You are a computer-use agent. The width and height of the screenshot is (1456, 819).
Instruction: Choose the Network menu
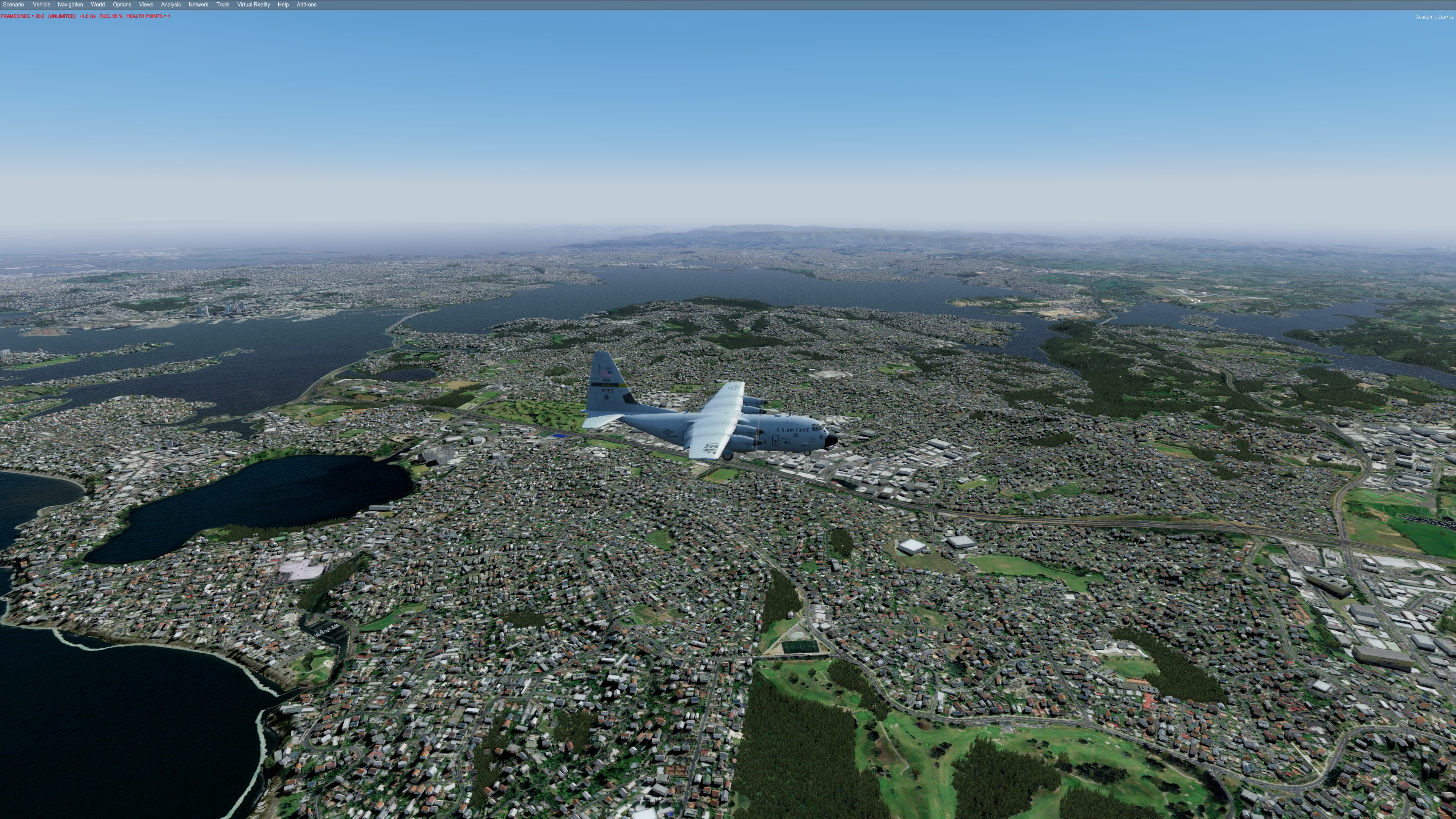pos(198,5)
